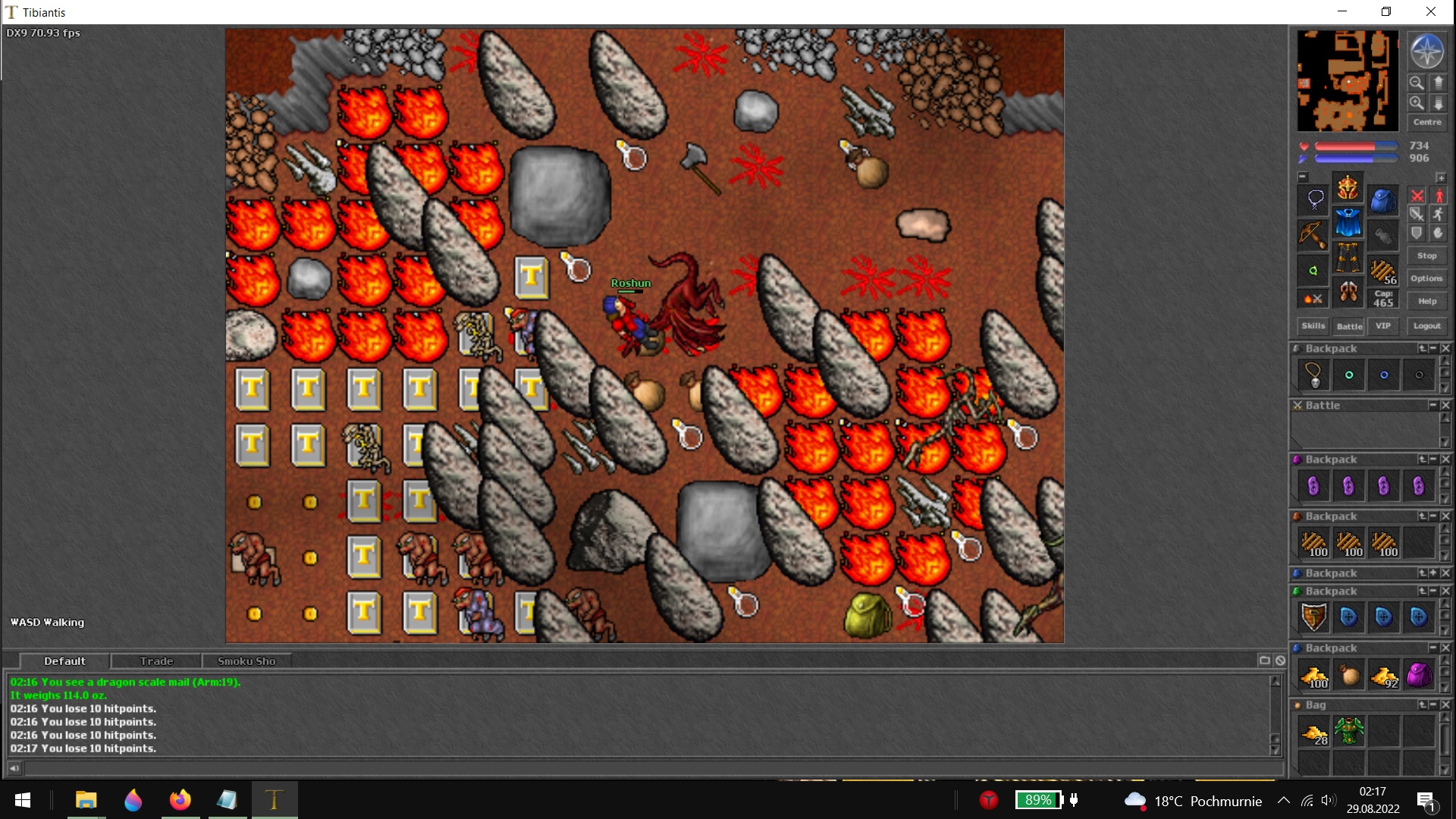Switch to the Smoku Sho chat tab

click(x=246, y=661)
